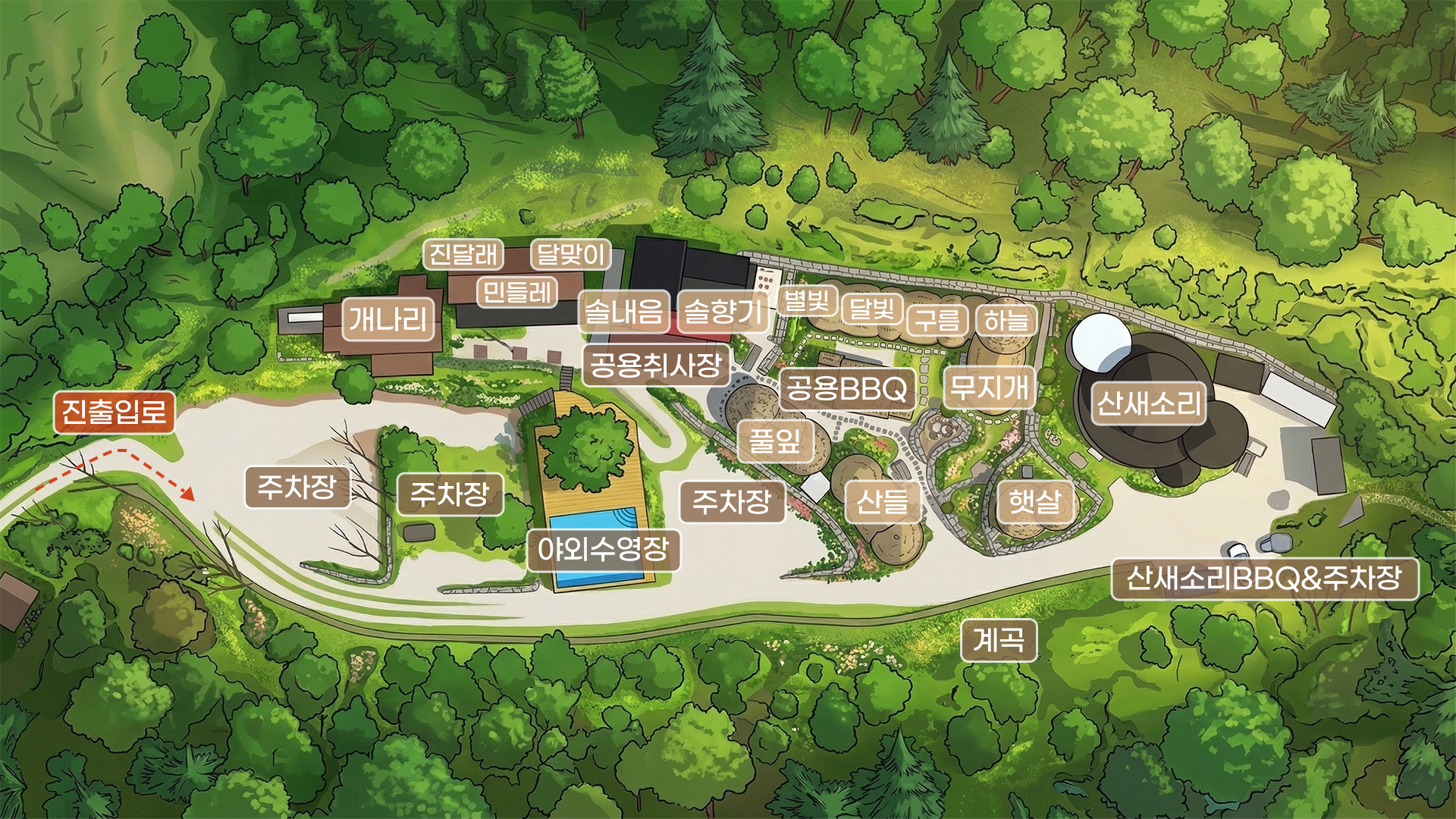Select the 달빛 dome marker

point(872,308)
